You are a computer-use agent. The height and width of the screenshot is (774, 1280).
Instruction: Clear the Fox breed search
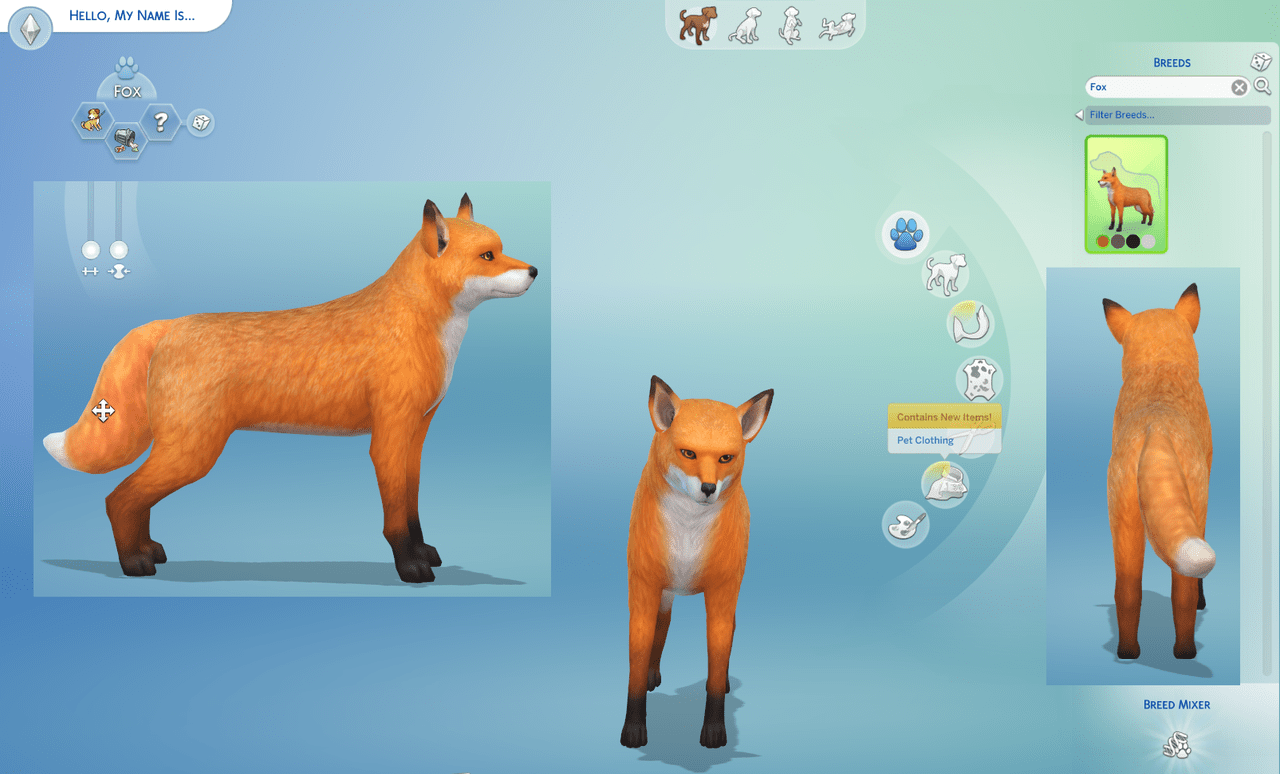pos(1239,87)
